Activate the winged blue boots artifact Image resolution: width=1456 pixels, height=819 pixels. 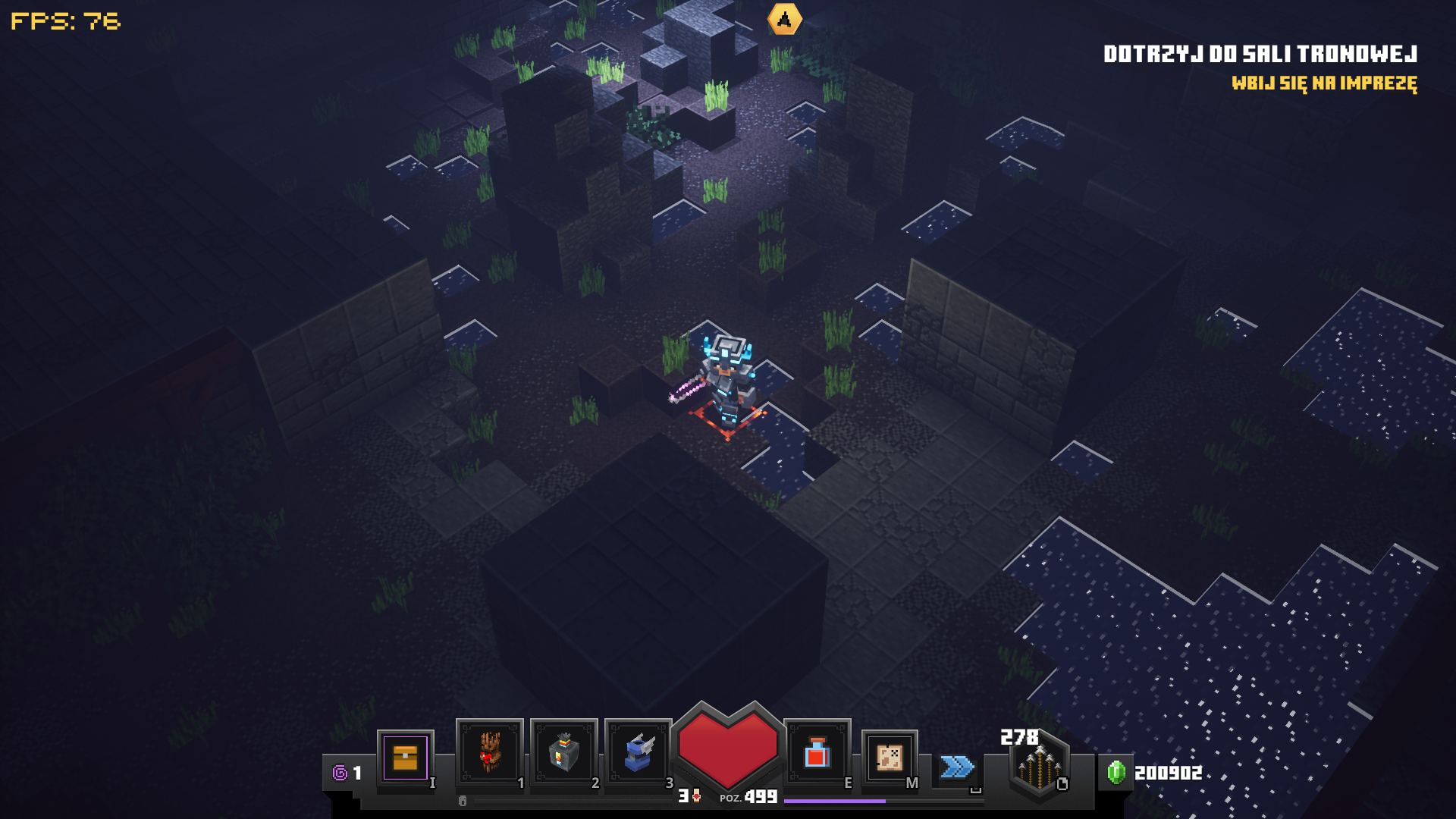pos(638,752)
